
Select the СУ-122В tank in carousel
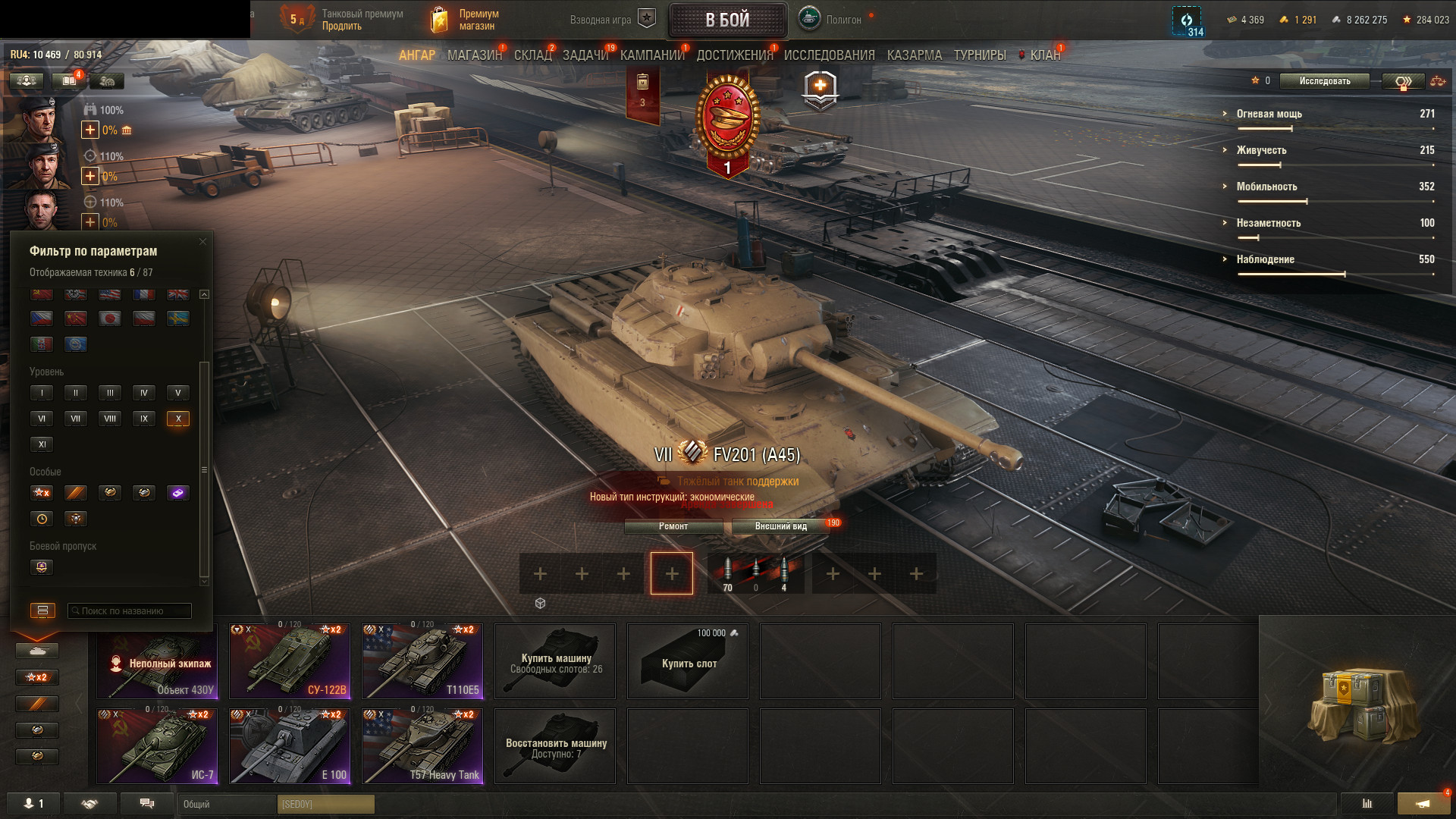point(290,661)
